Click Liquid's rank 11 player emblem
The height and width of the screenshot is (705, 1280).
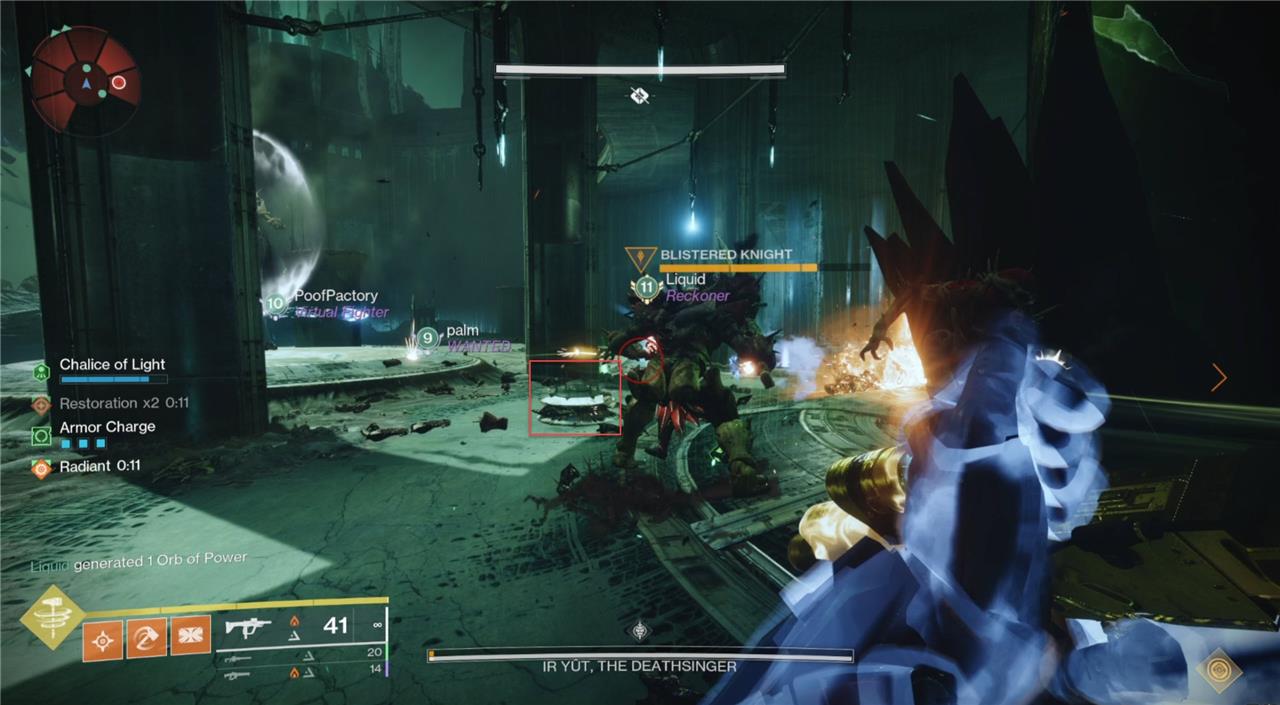(x=647, y=288)
